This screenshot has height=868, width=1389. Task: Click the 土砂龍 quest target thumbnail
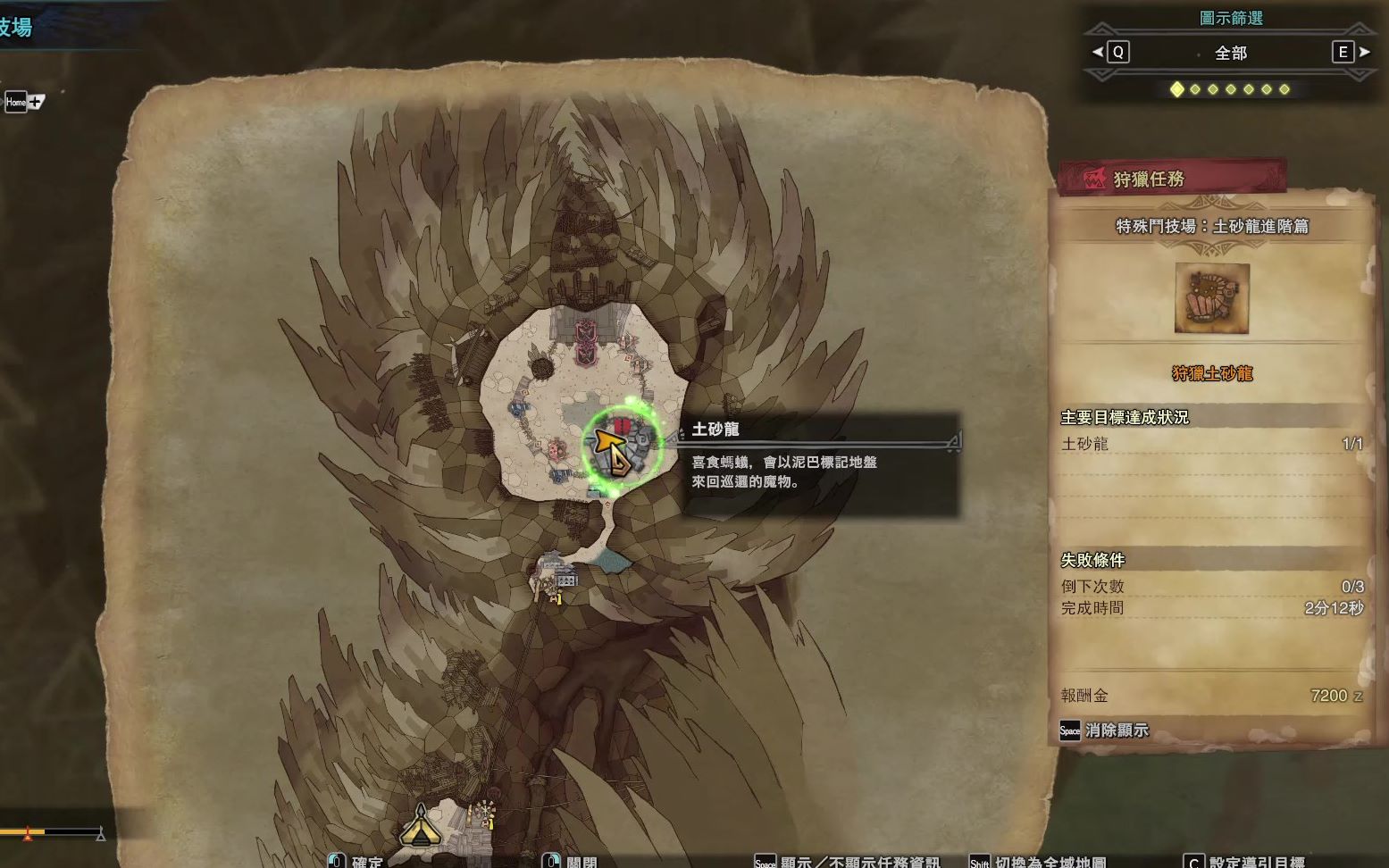click(1211, 298)
